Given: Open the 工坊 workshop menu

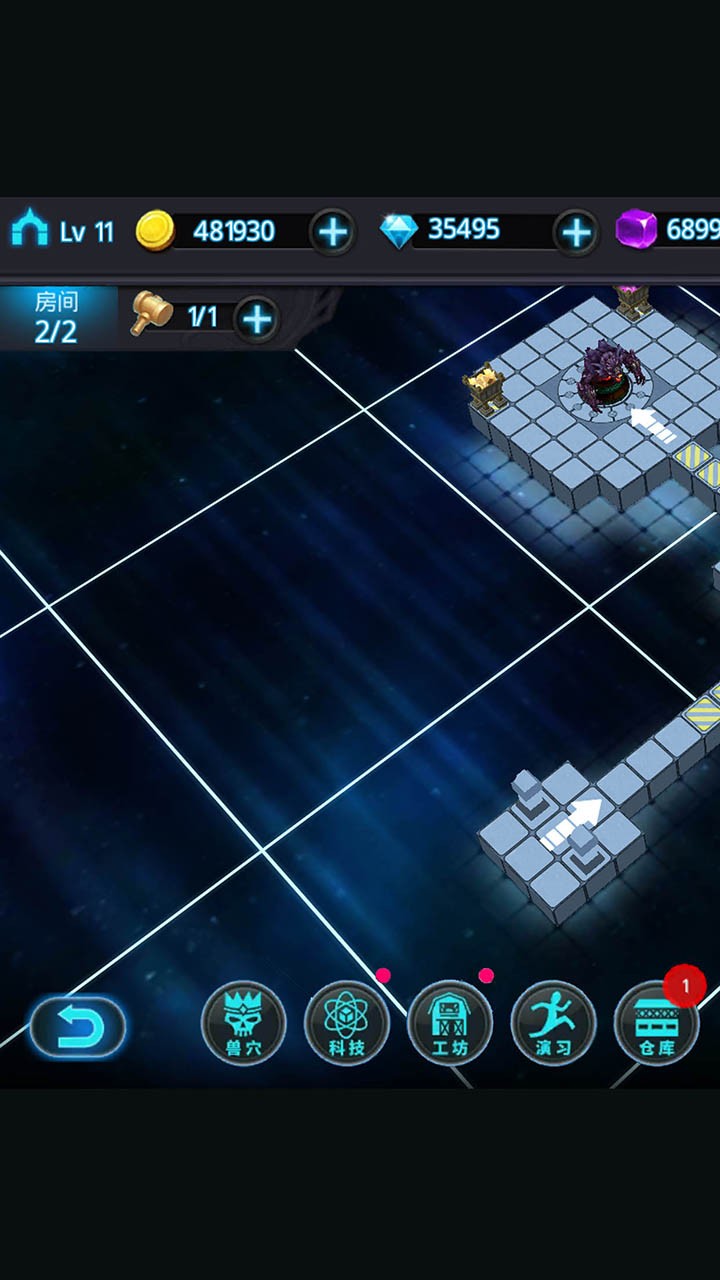Looking at the screenshot, I should point(450,1023).
